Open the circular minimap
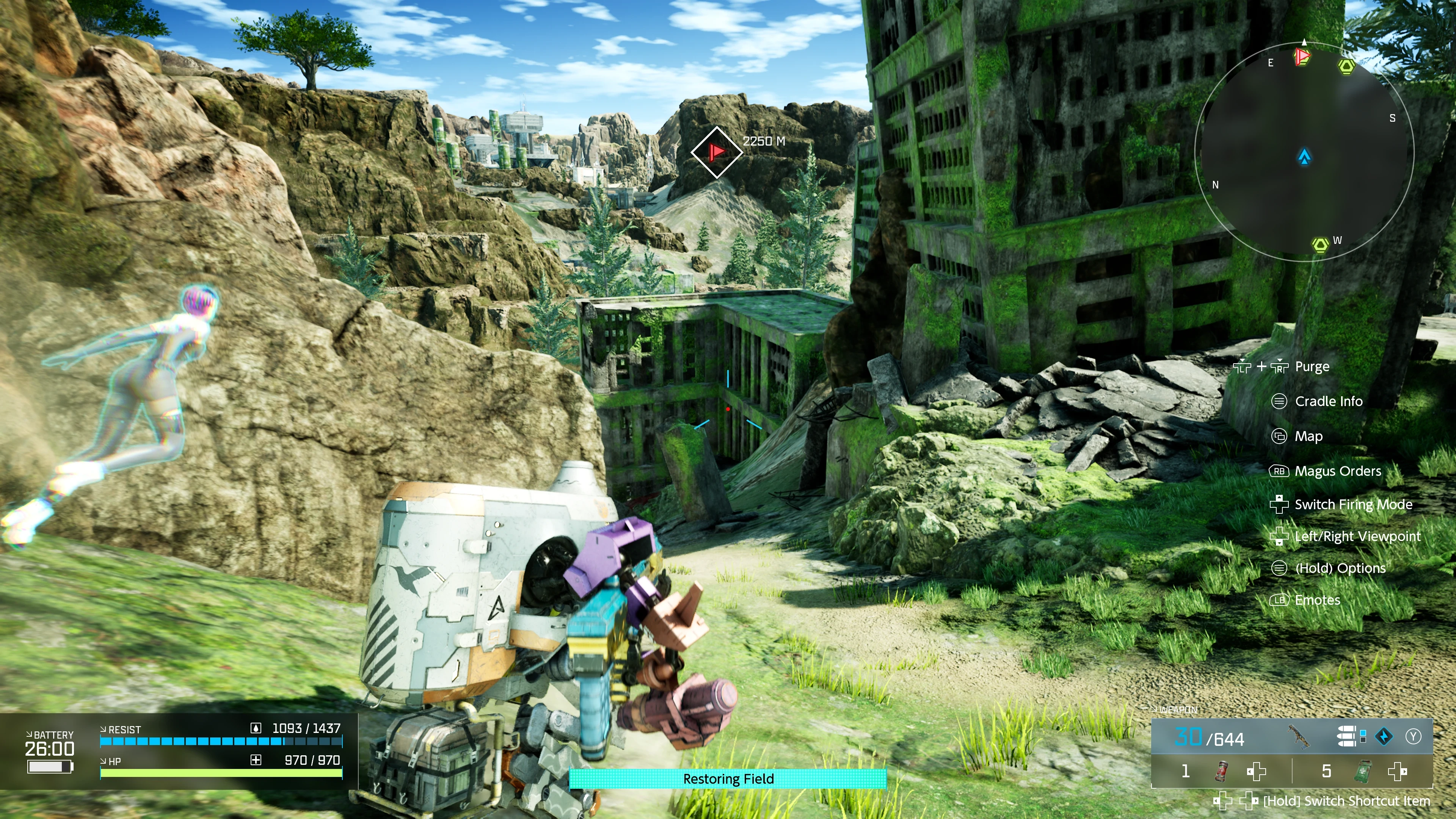 [x=1304, y=152]
